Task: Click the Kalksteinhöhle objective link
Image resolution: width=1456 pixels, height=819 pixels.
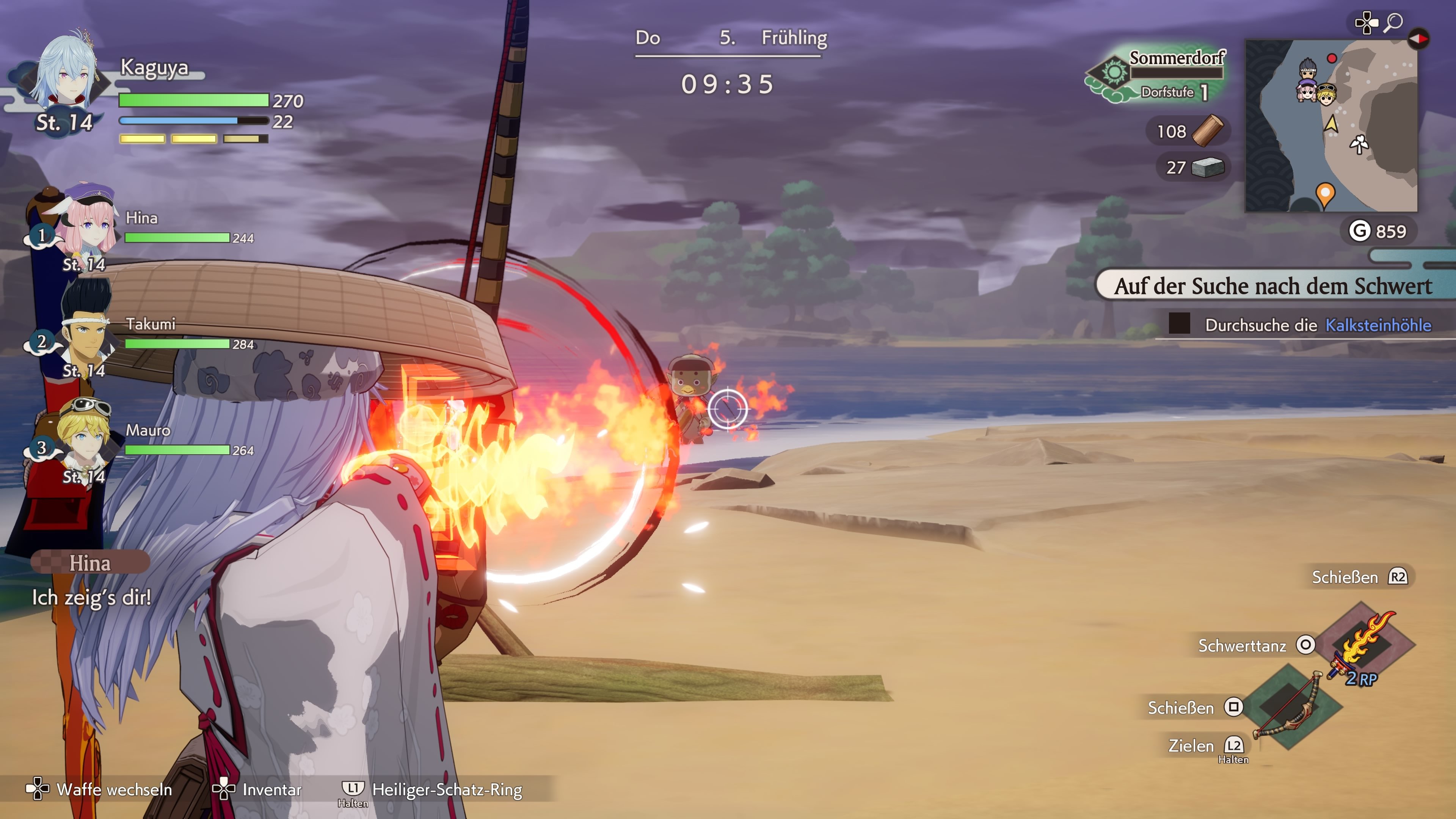Action: tap(1378, 325)
